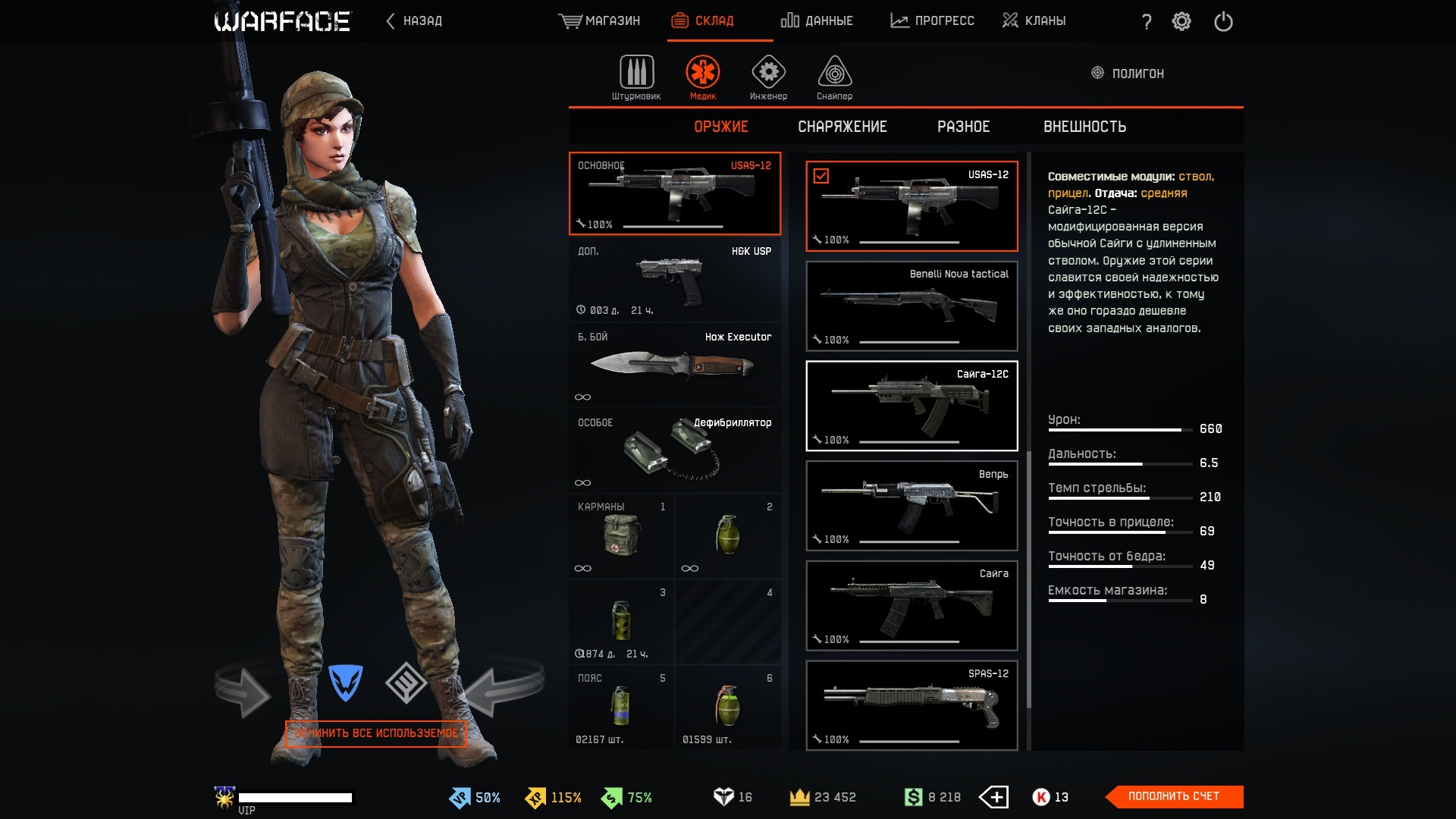Image resolution: width=1456 pixels, height=819 pixels.
Task: Select the Штурмовик class
Action: tap(636, 77)
